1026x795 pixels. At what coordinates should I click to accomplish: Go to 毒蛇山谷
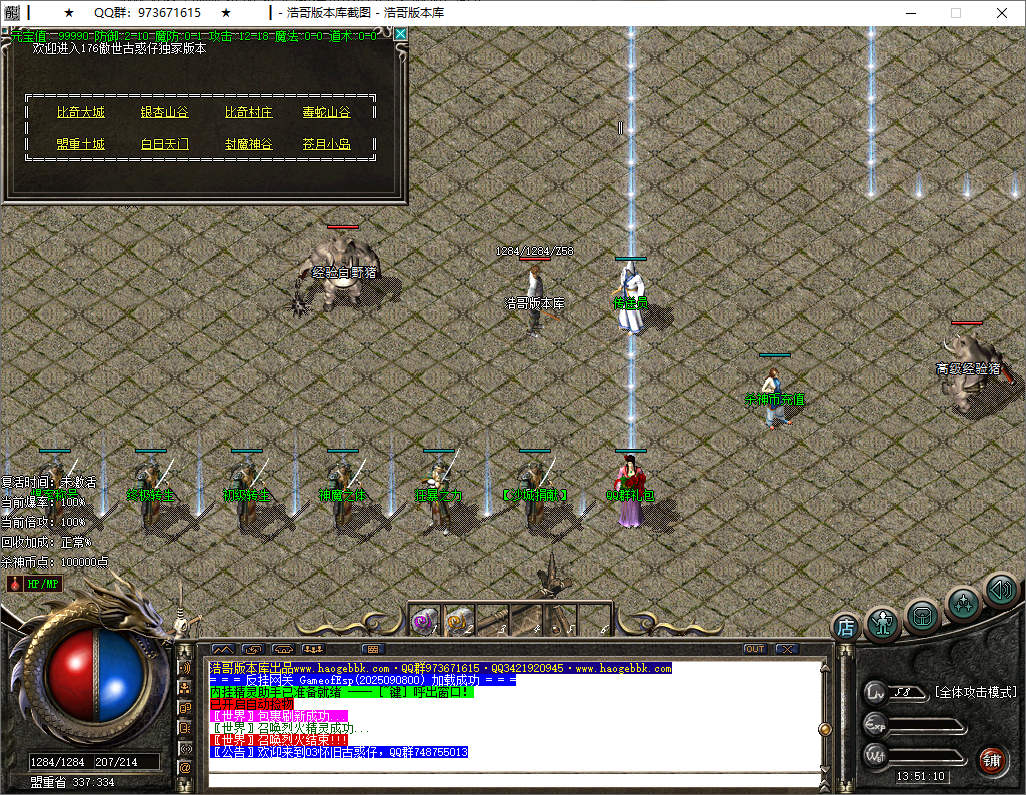coord(327,113)
